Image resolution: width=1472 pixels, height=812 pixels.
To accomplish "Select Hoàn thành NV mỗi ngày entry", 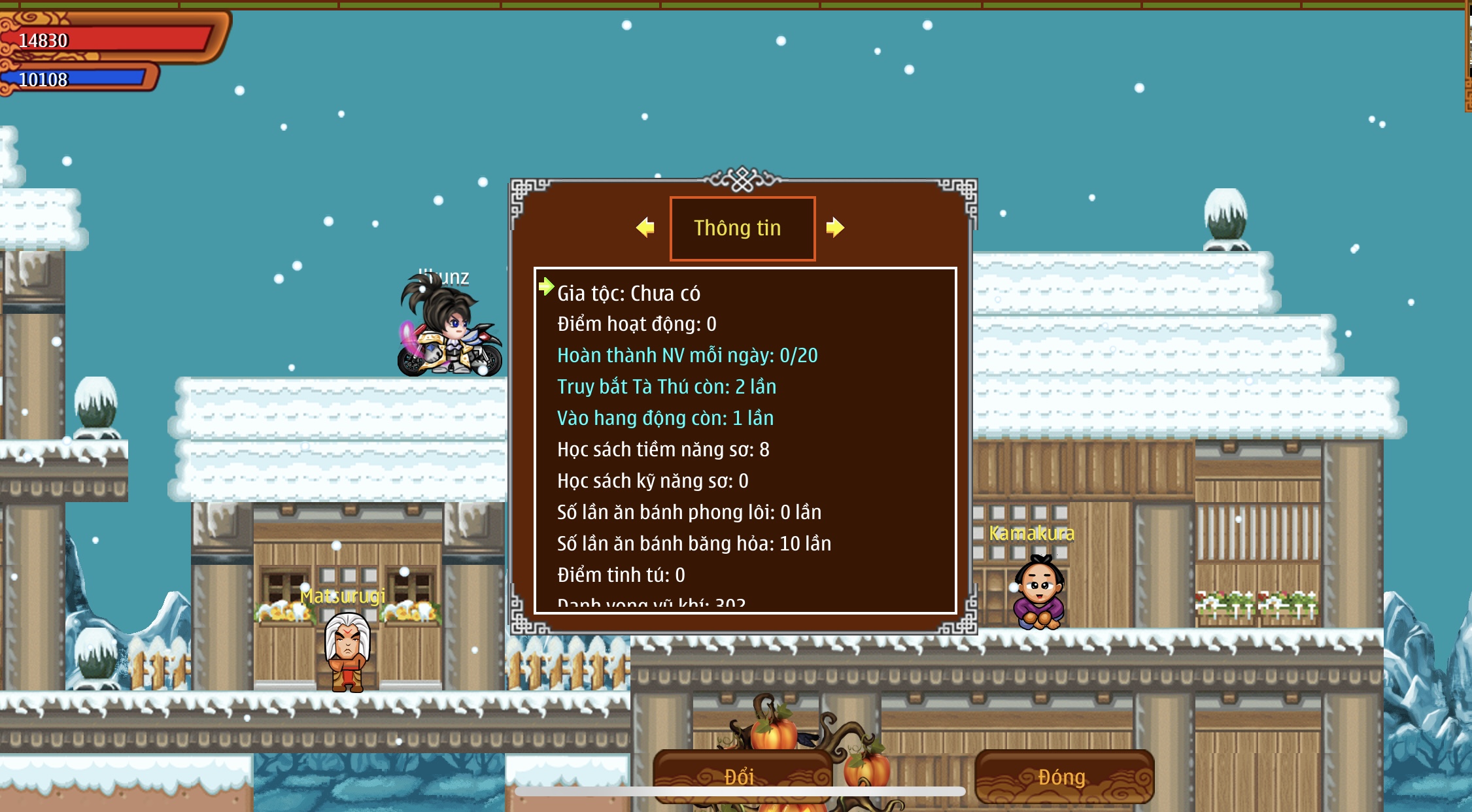I will pos(687,356).
